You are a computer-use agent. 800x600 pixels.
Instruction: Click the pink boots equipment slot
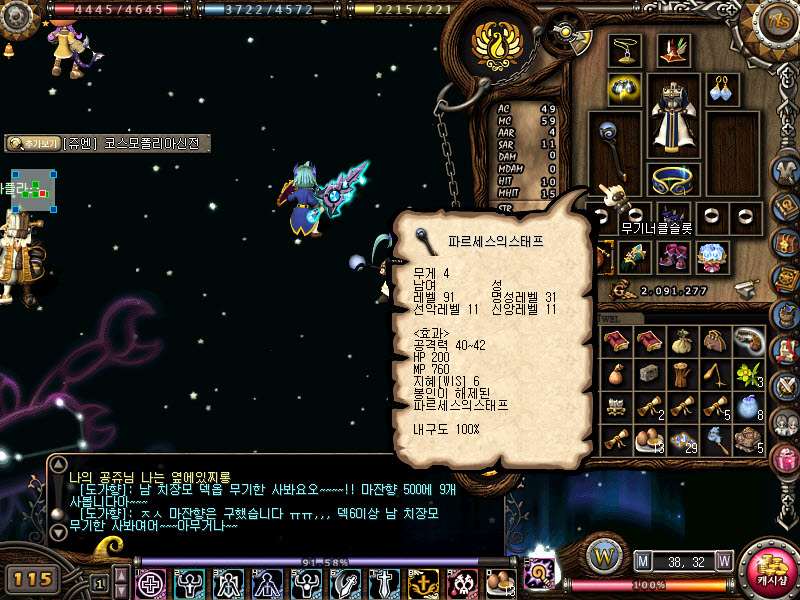click(673, 256)
